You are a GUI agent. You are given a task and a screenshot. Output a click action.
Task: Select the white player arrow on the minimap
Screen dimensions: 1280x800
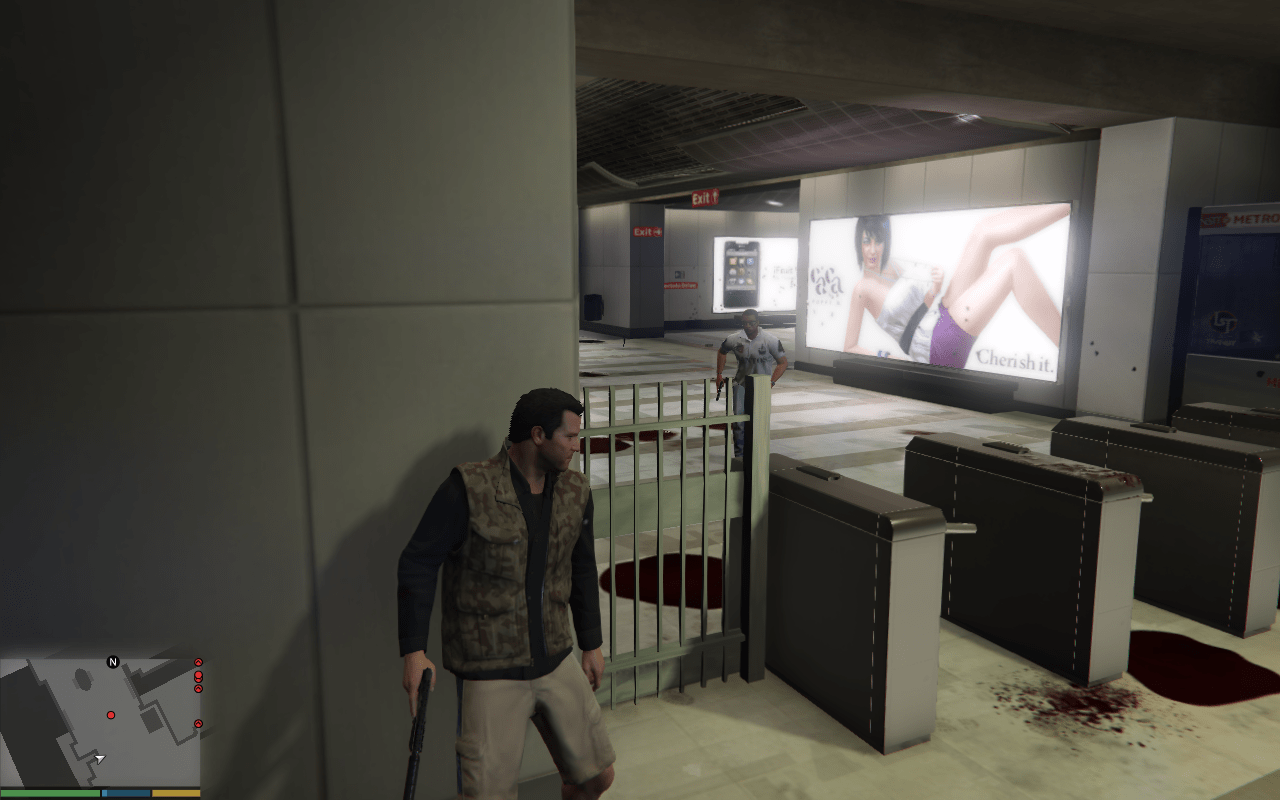(99, 759)
